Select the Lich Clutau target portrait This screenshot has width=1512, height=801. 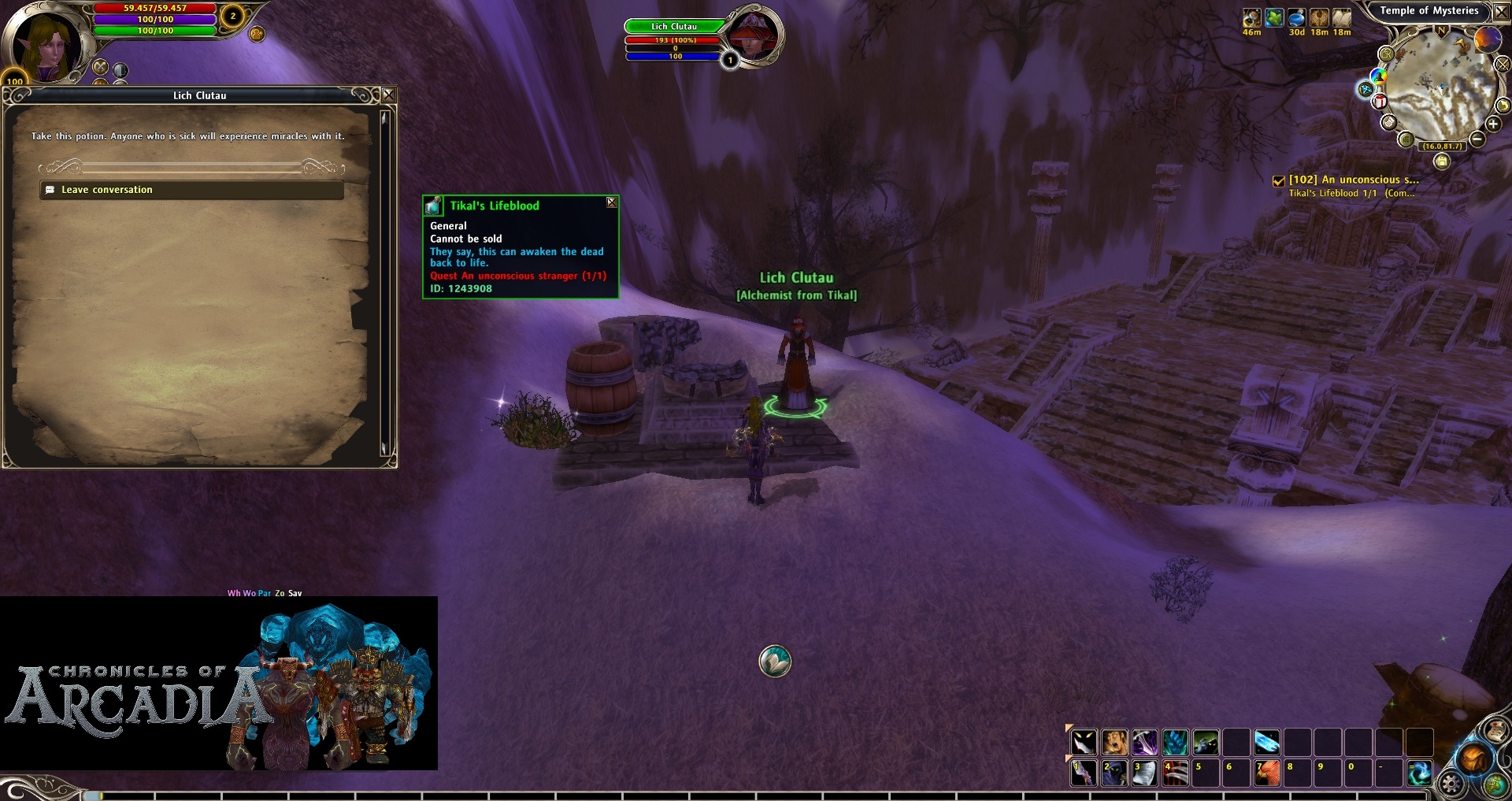coord(754,36)
